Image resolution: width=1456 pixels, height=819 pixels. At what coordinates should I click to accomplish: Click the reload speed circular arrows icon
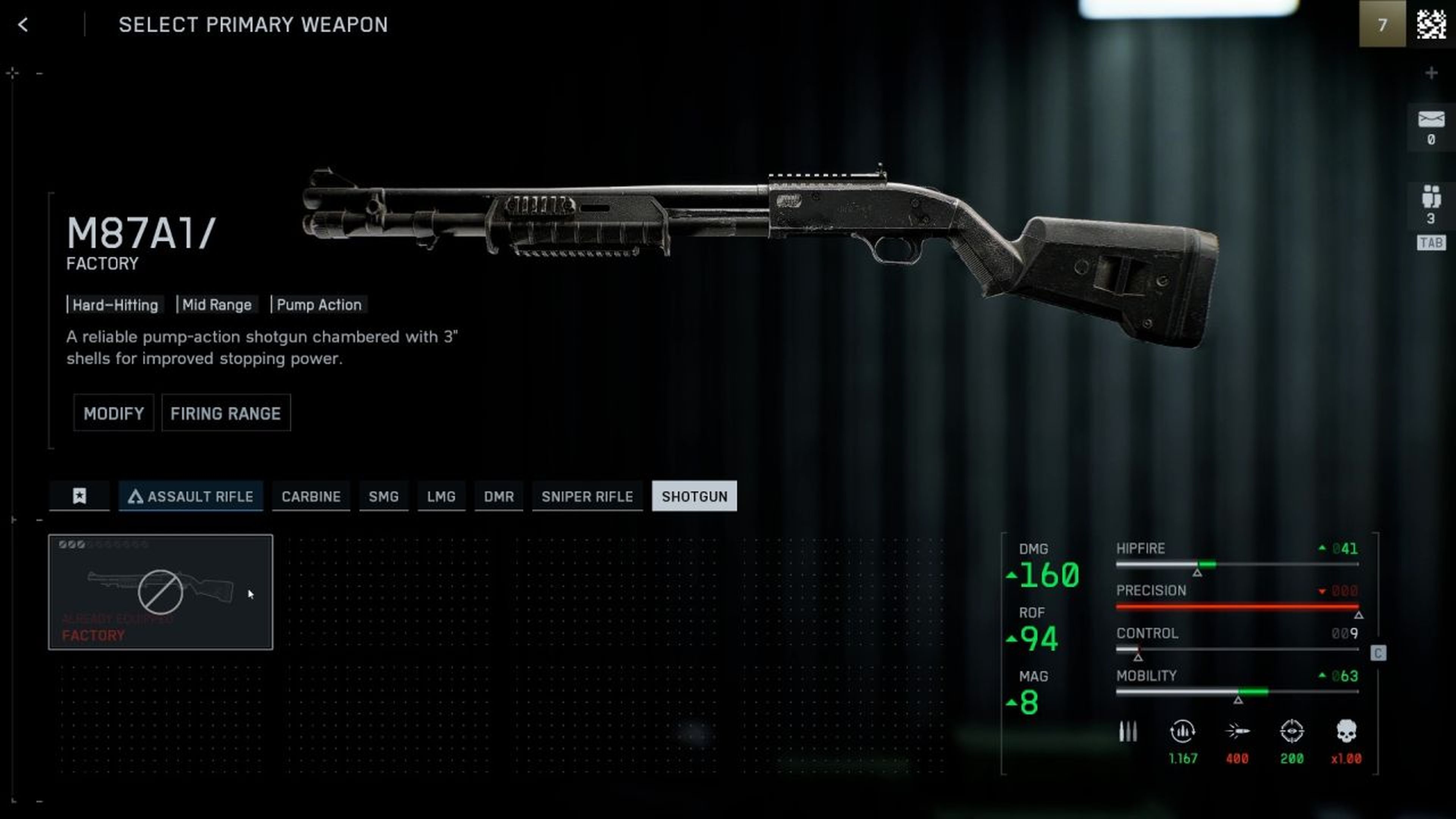point(1183,731)
